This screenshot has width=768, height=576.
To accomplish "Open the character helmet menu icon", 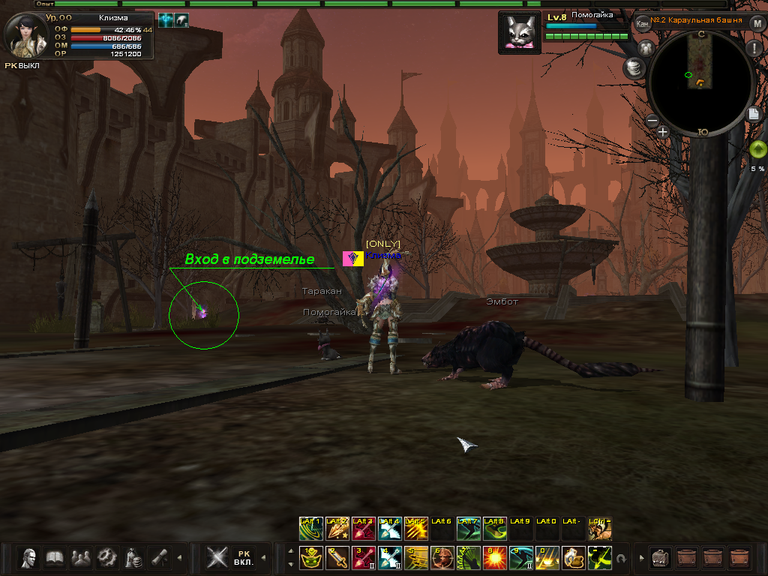I will (29, 556).
